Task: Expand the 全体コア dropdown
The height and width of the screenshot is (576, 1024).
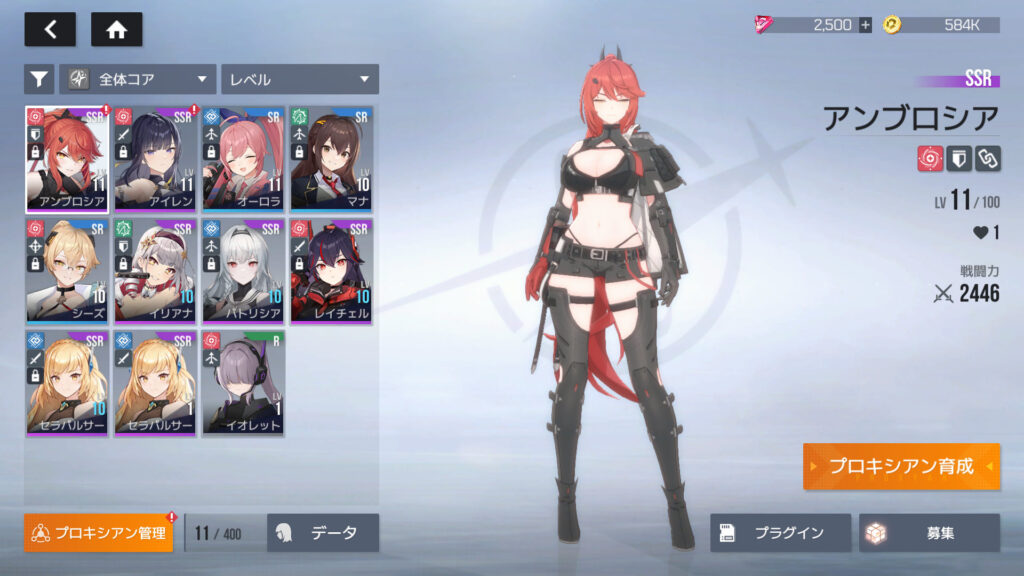Action: [x=138, y=79]
